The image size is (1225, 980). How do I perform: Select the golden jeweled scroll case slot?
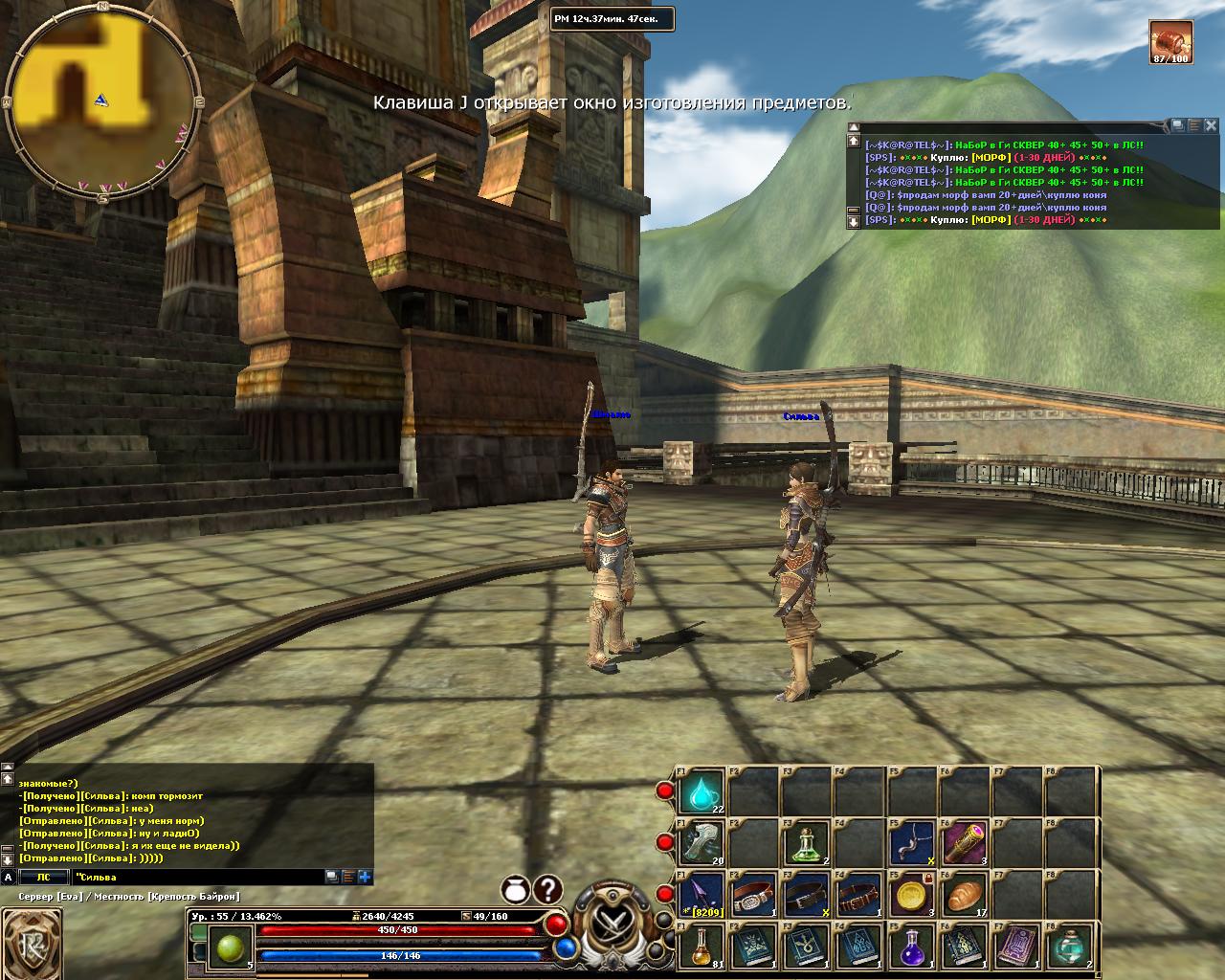click(x=963, y=844)
